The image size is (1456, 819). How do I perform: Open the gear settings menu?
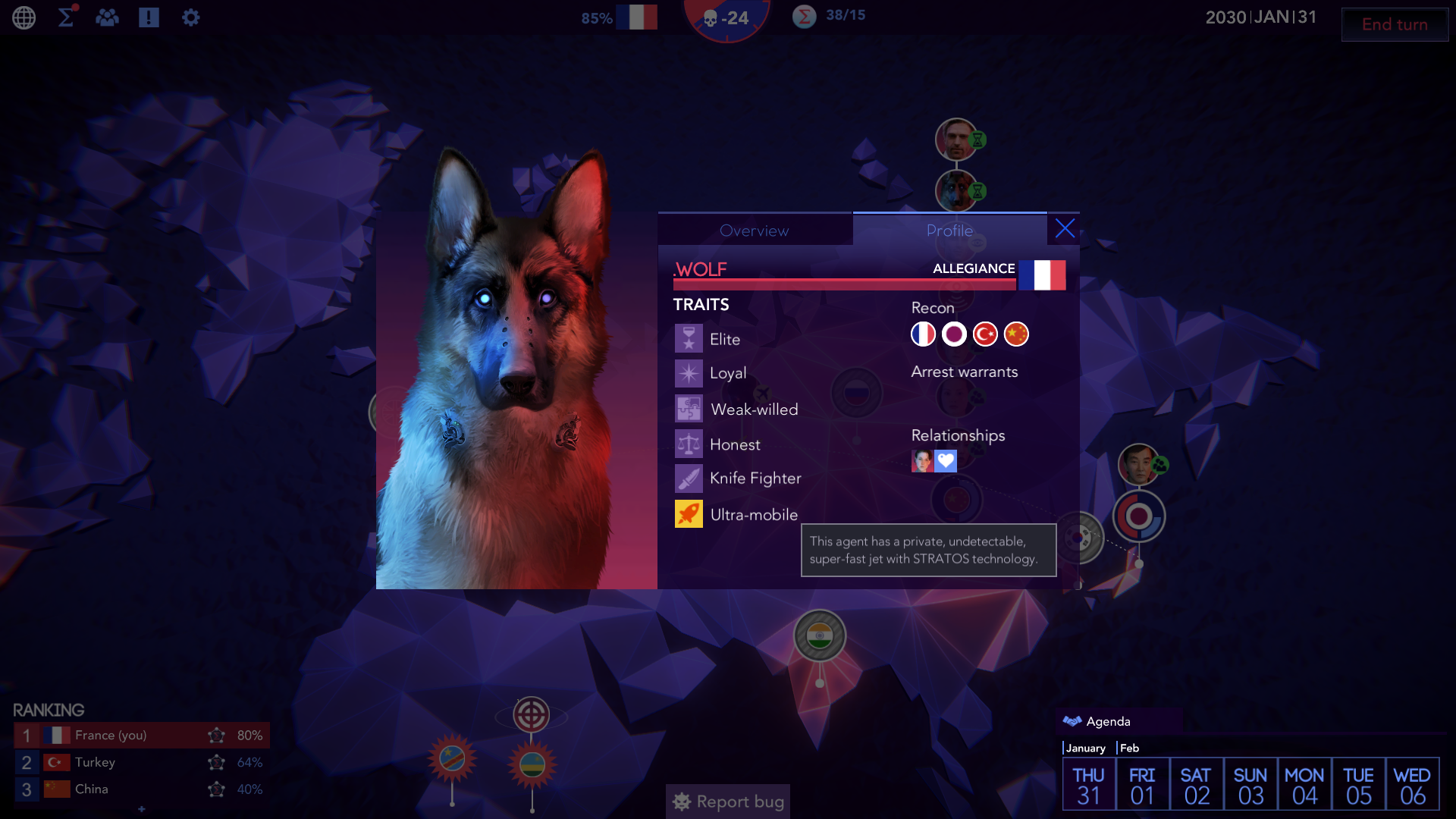[x=190, y=17]
